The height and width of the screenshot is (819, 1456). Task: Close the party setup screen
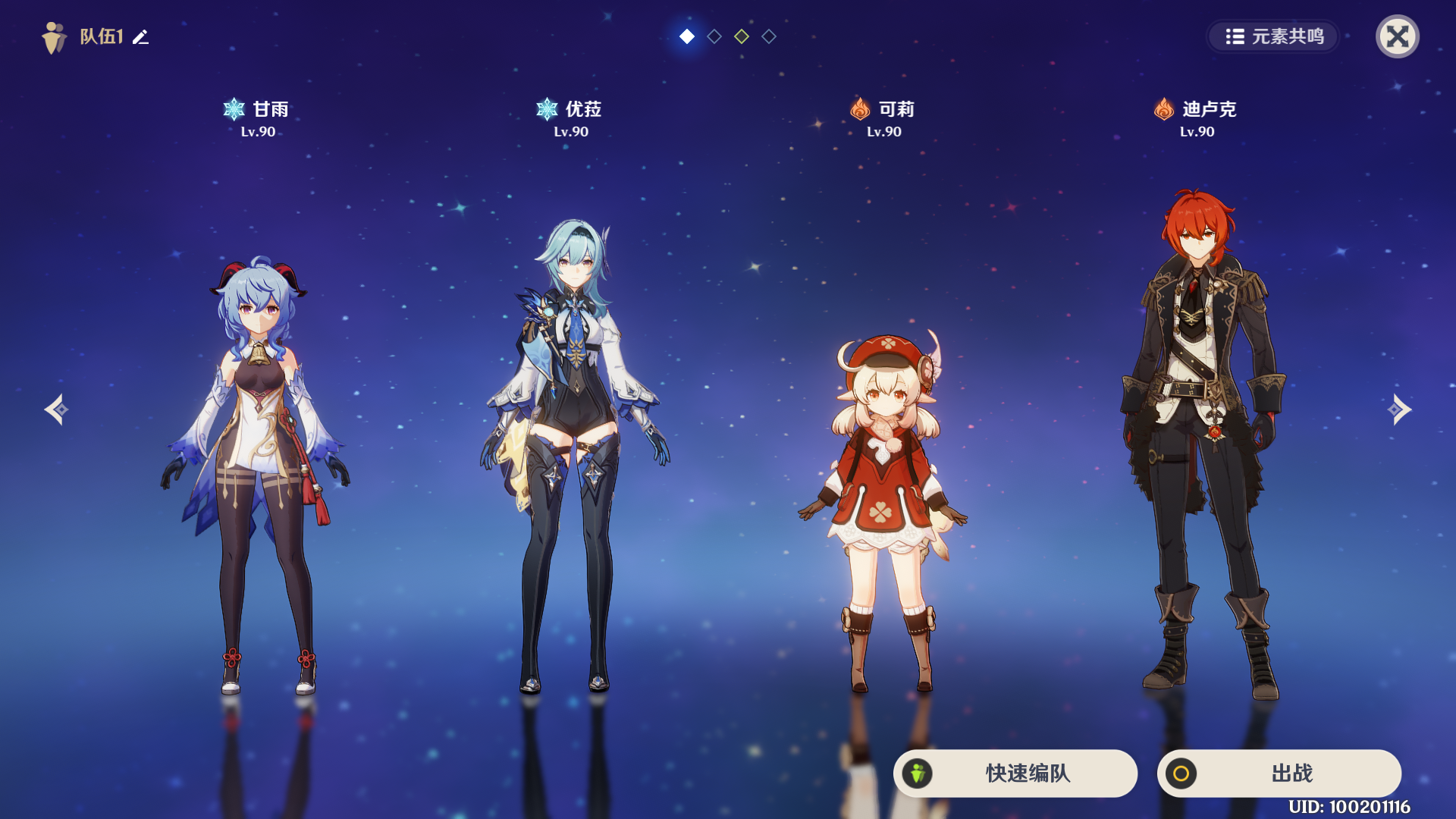[1397, 36]
